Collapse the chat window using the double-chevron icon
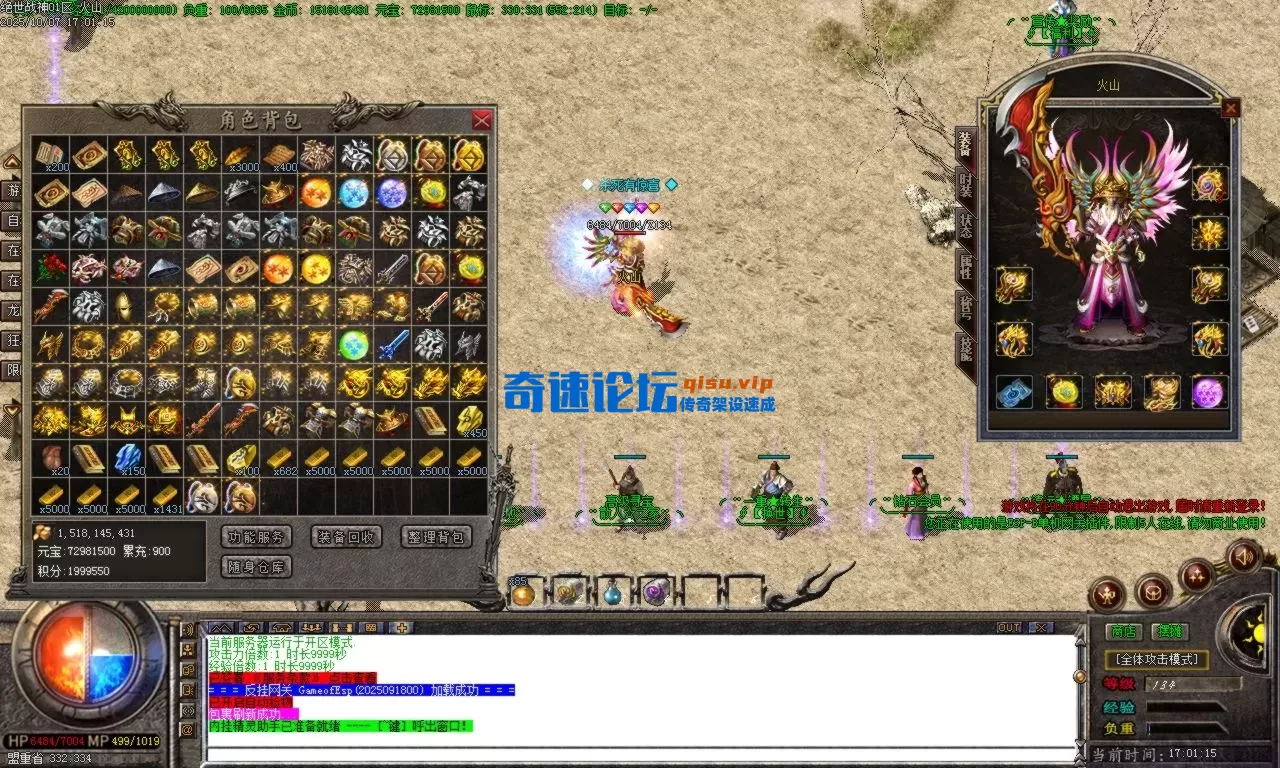This screenshot has width=1280, height=768. point(220,627)
